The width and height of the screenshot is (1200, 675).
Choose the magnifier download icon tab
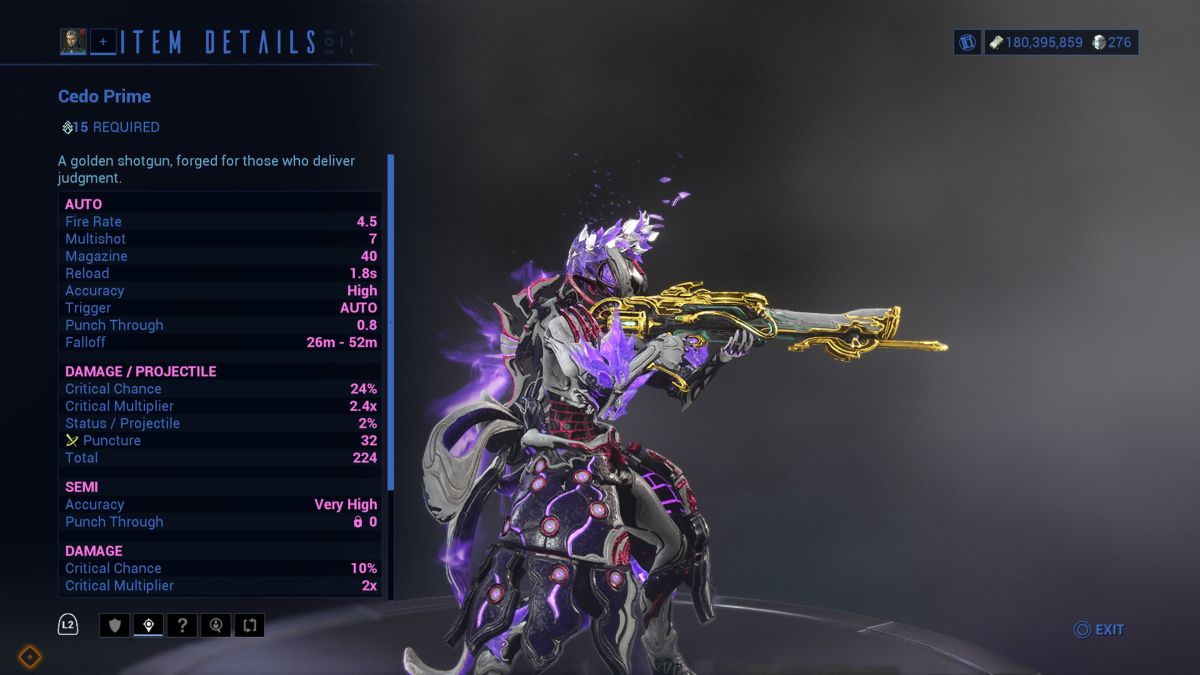click(x=215, y=625)
